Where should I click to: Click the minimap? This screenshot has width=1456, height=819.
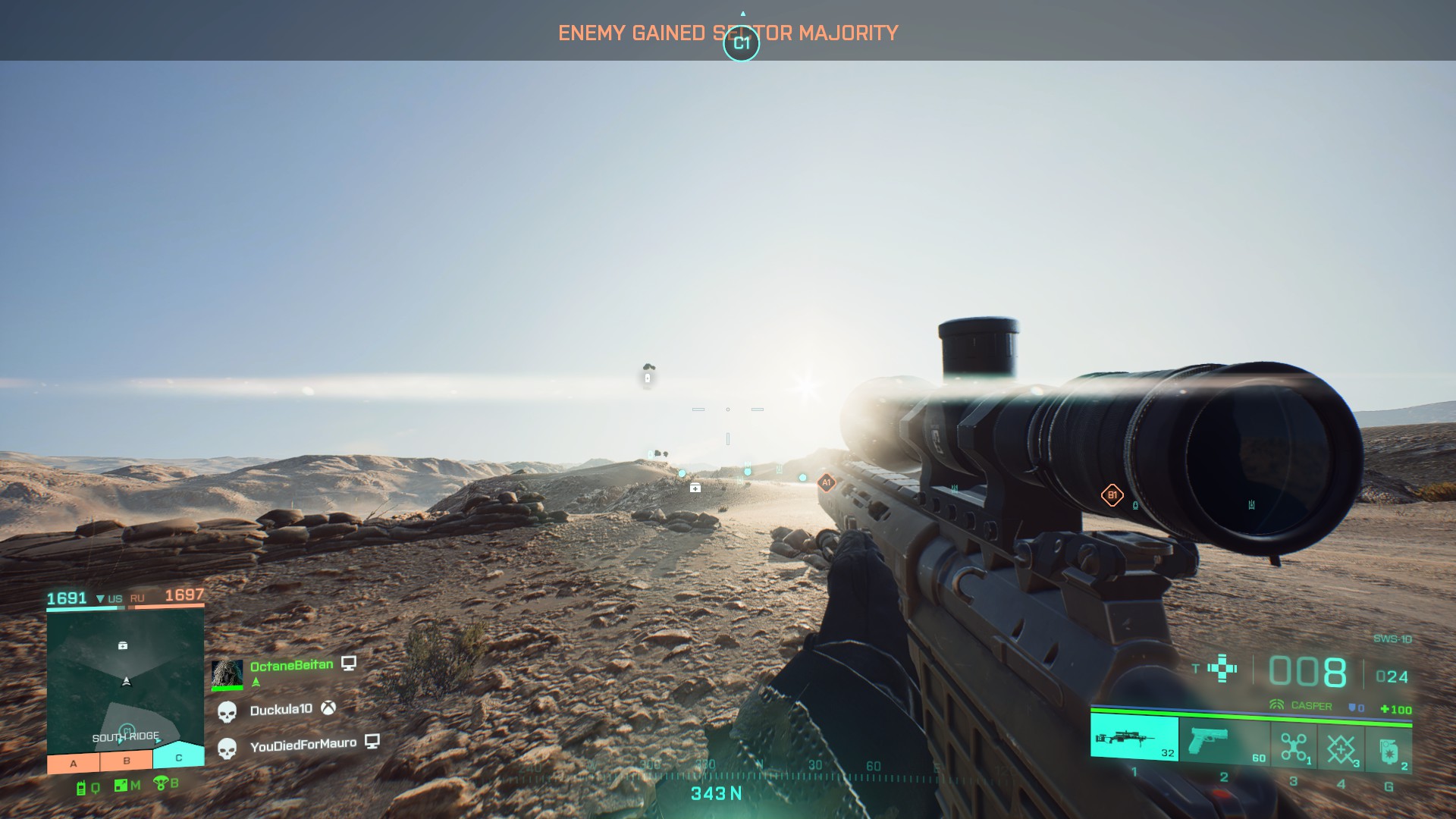(125, 681)
